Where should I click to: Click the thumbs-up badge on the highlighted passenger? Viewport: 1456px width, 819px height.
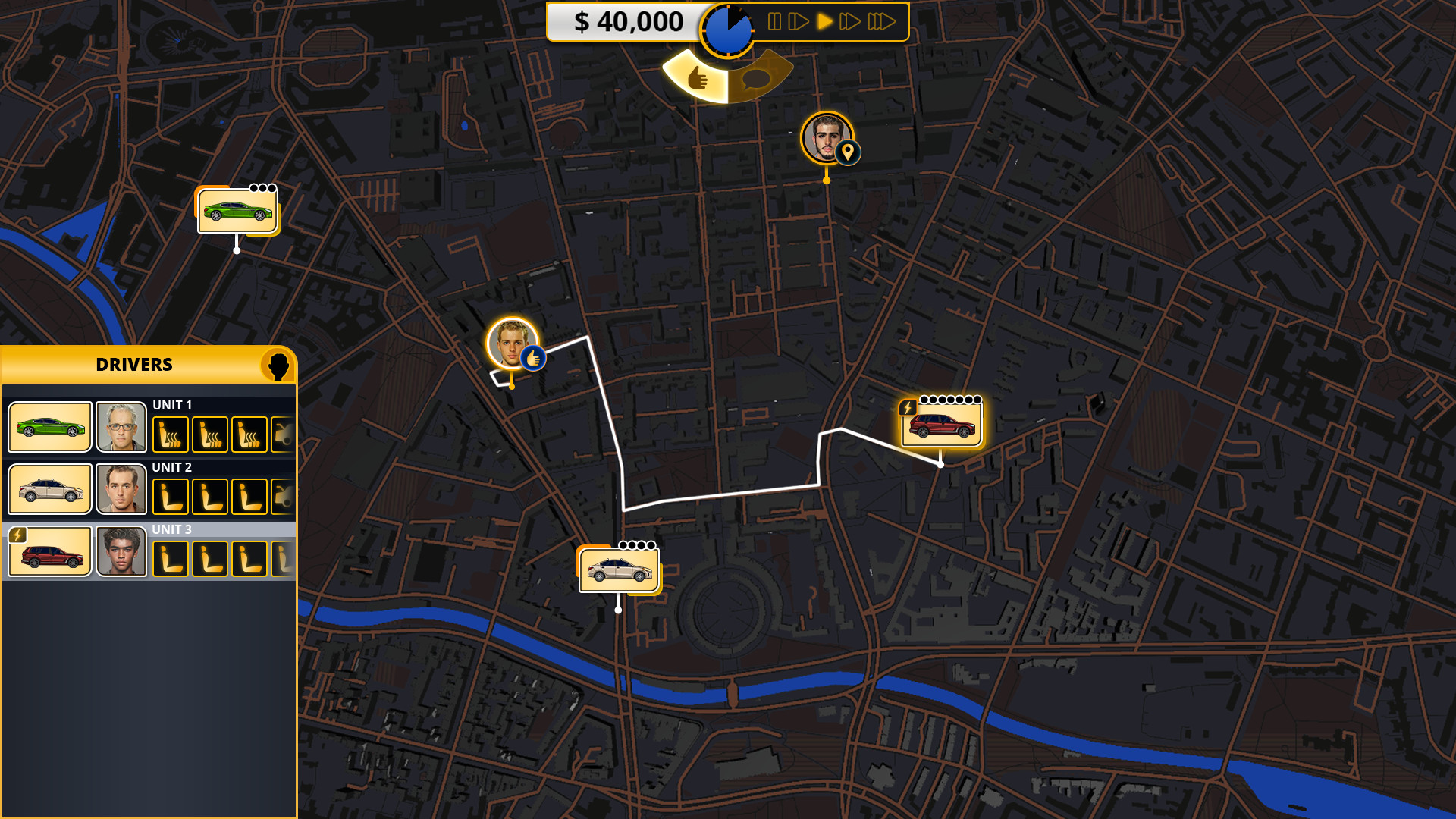pyautogui.click(x=535, y=356)
